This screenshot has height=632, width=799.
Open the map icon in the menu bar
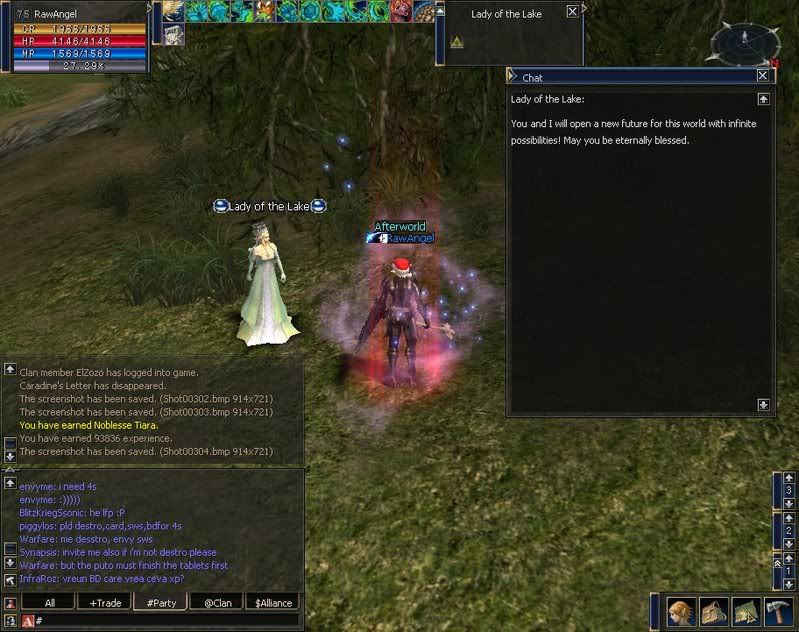[746, 611]
